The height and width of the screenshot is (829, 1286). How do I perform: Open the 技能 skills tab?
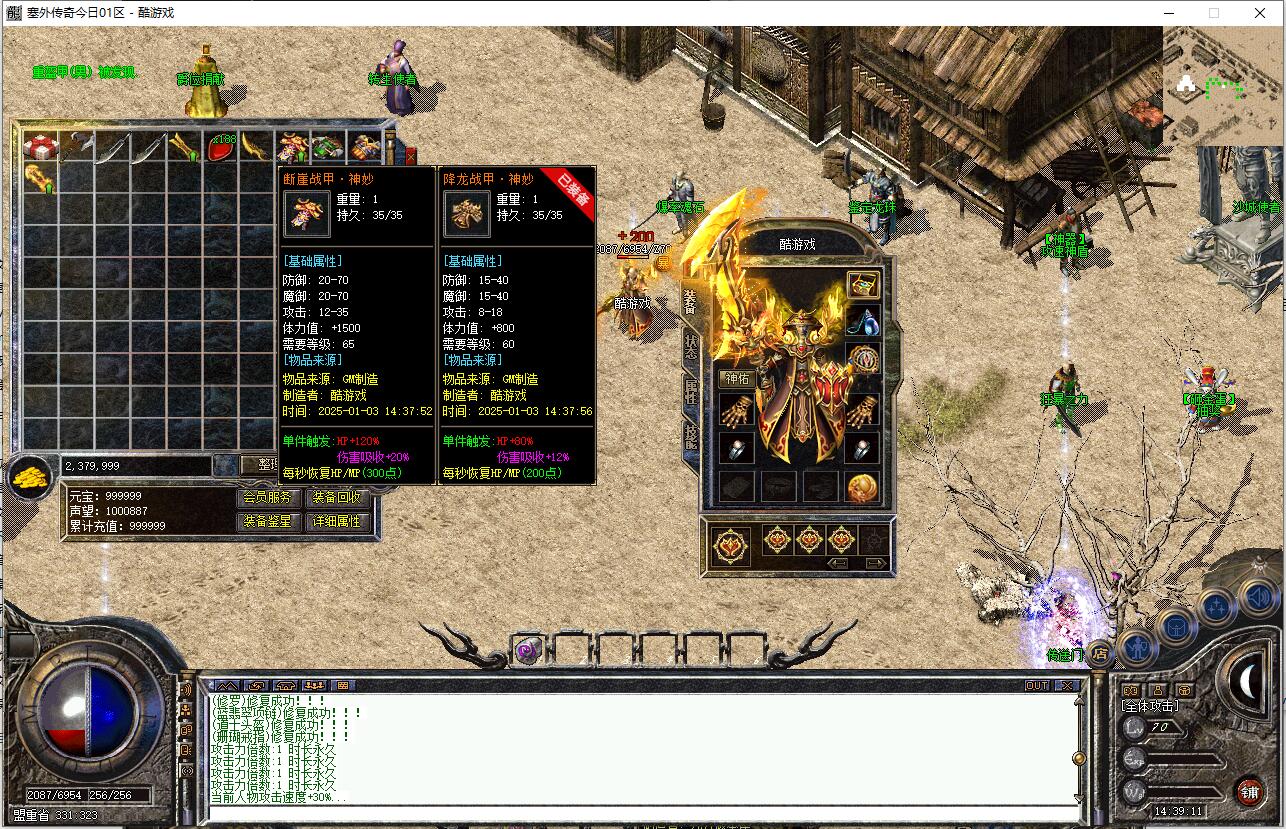click(x=691, y=435)
